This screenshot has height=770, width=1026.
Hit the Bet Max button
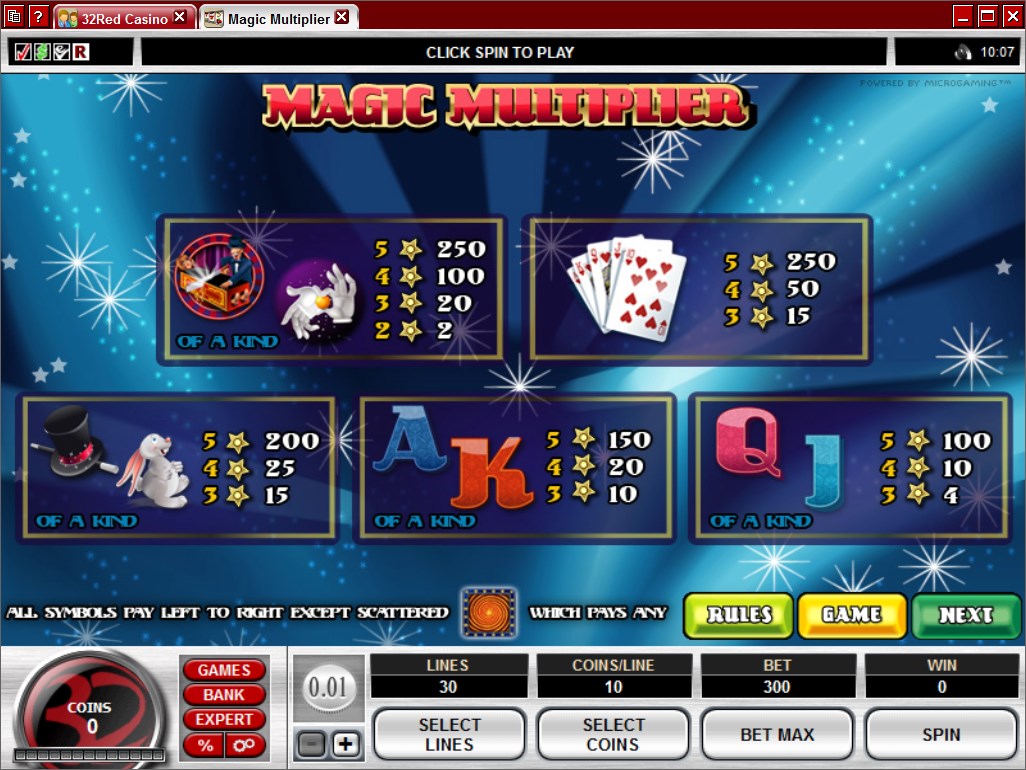point(777,735)
